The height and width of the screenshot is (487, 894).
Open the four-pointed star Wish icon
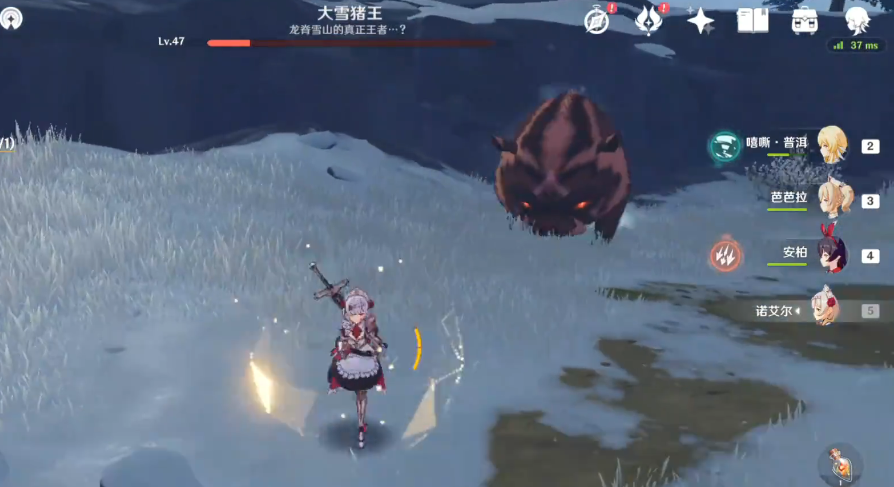(700, 20)
